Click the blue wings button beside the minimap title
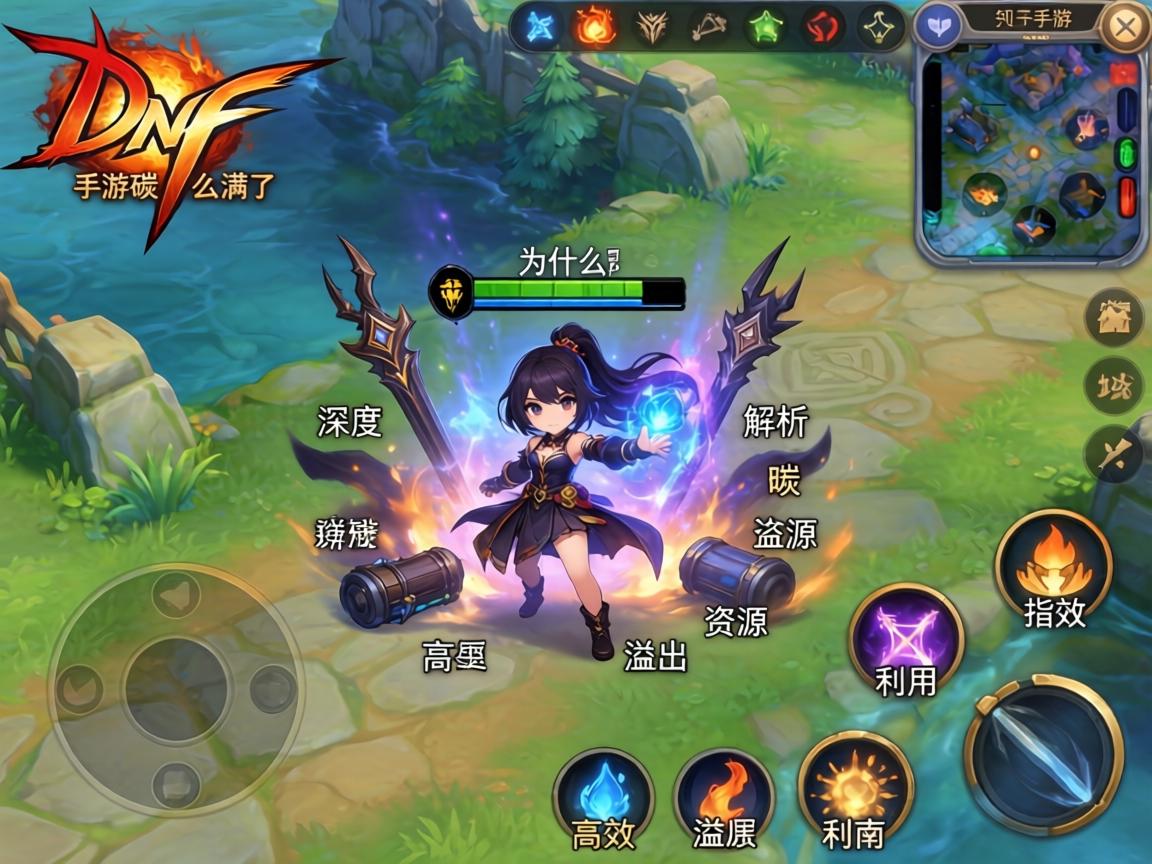 tap(938, 26)
